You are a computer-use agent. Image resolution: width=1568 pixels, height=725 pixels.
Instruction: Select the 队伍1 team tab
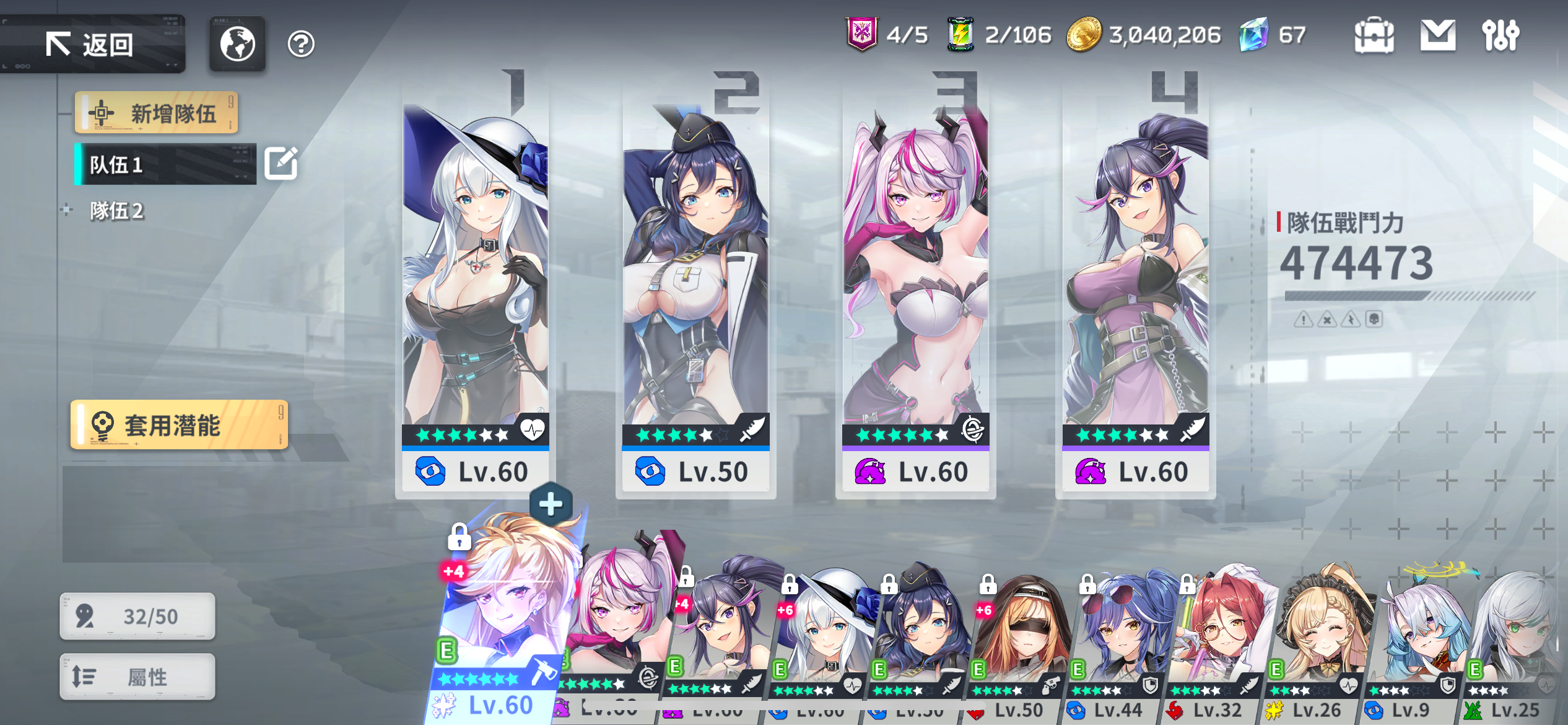[165, 164]
